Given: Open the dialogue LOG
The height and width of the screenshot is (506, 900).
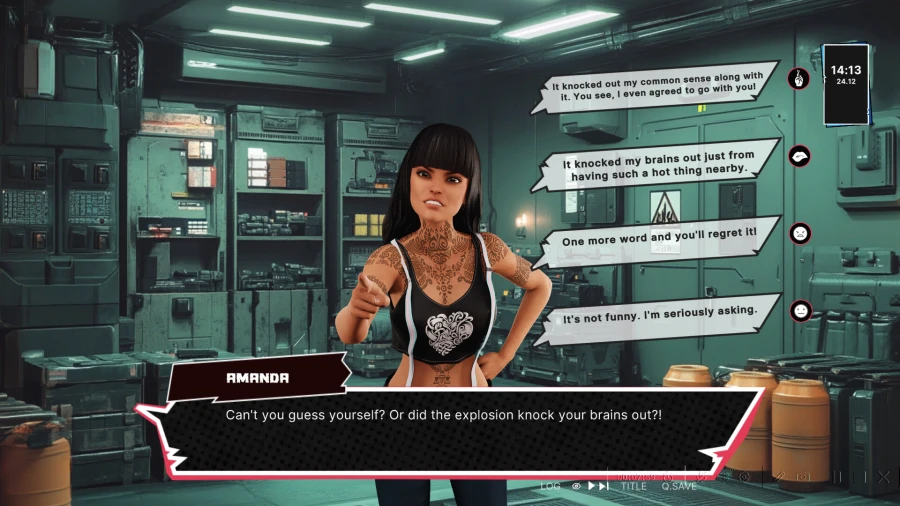Looking at the screenshot, I should [550, 486].
